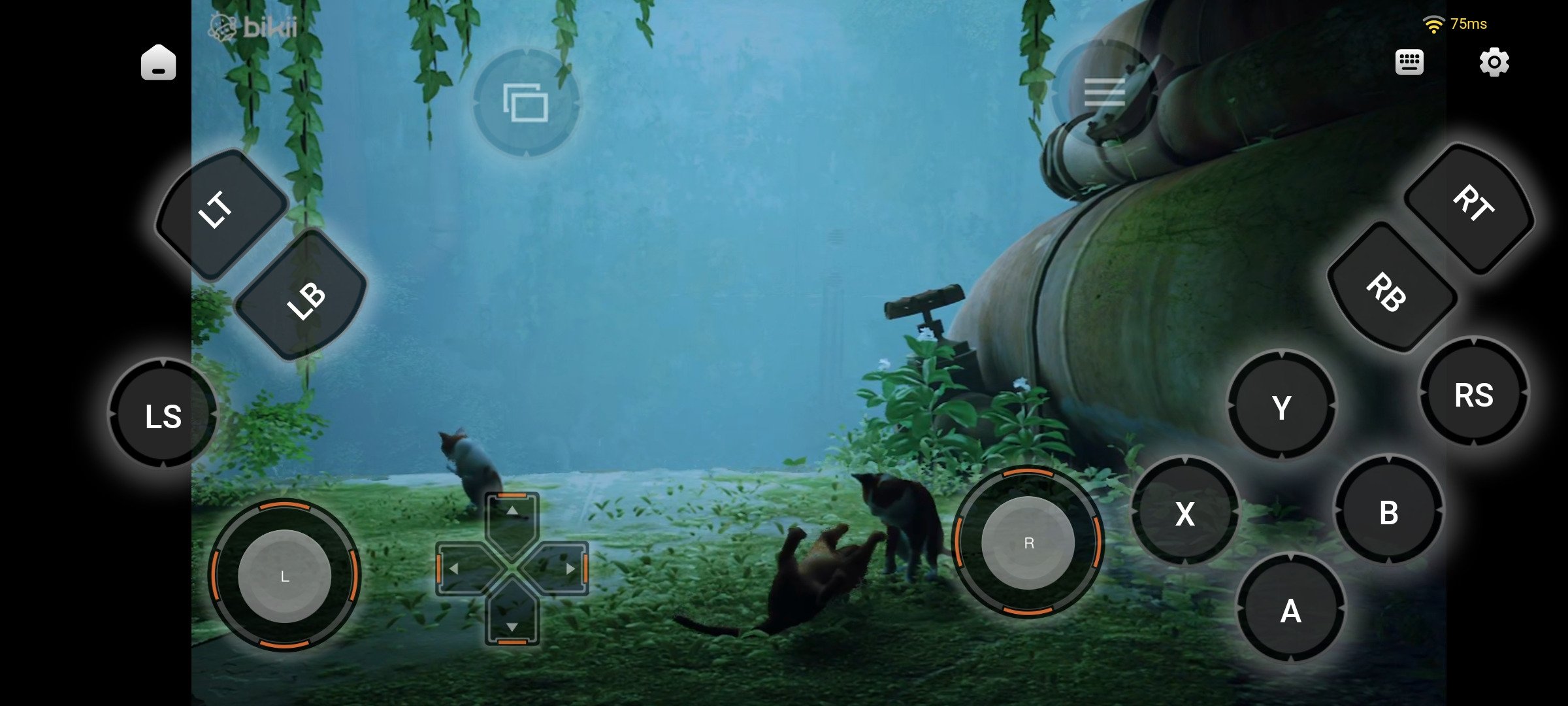
Task: Tap the LS stick button
Action: pos(163,414)
